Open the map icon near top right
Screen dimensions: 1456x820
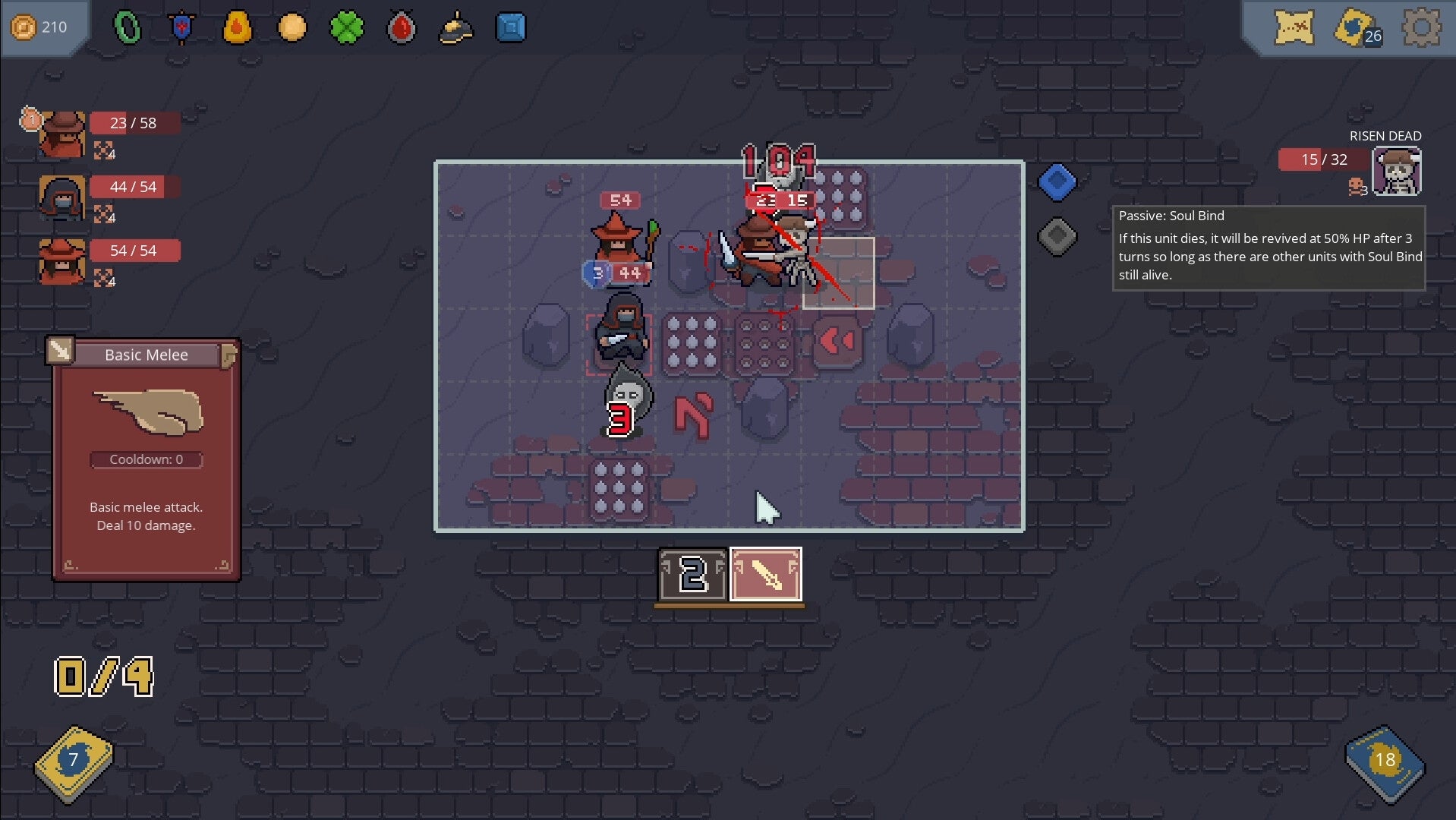click(x=1295, y=29)
